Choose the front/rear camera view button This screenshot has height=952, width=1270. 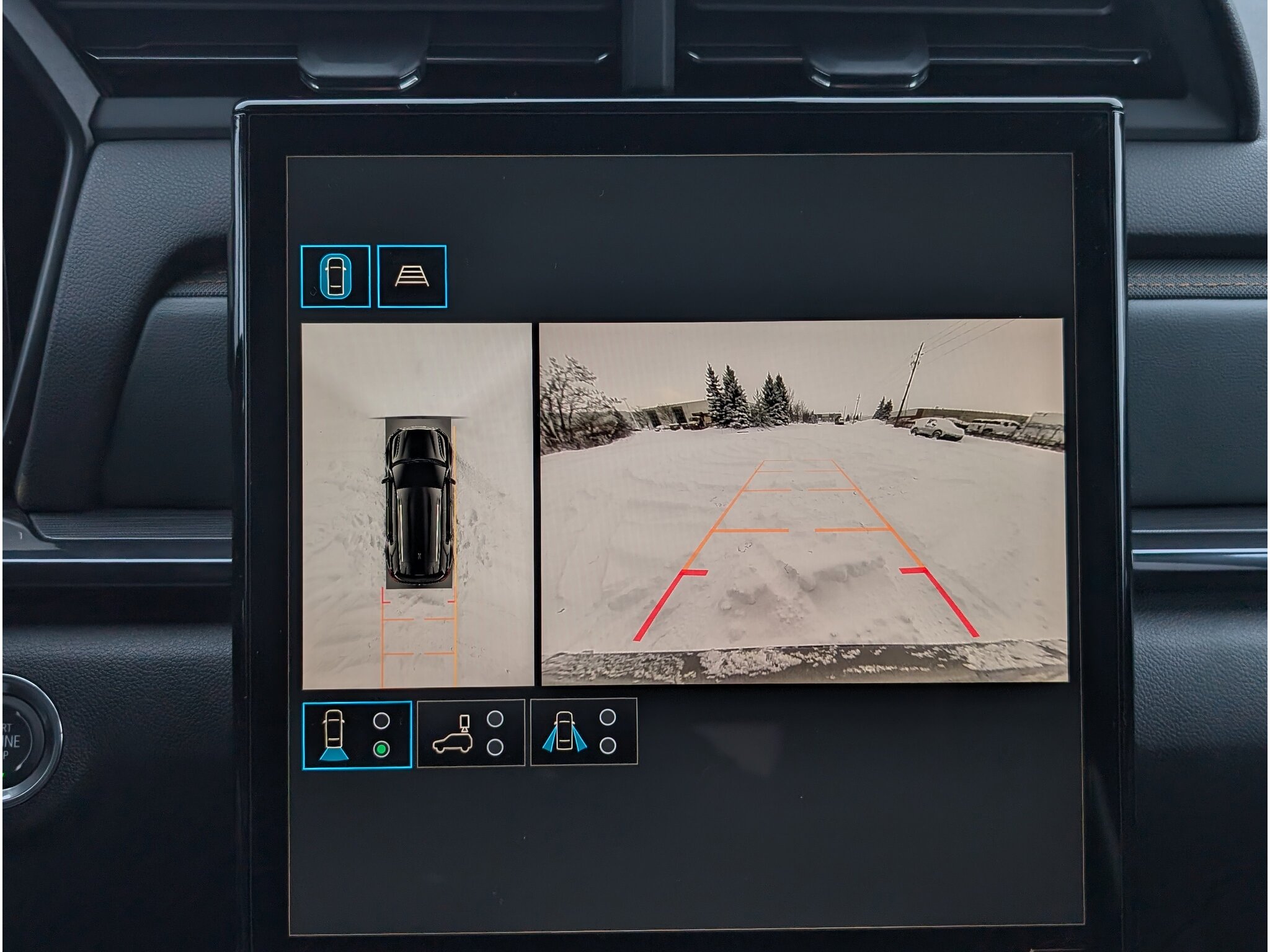coord(357,735)
